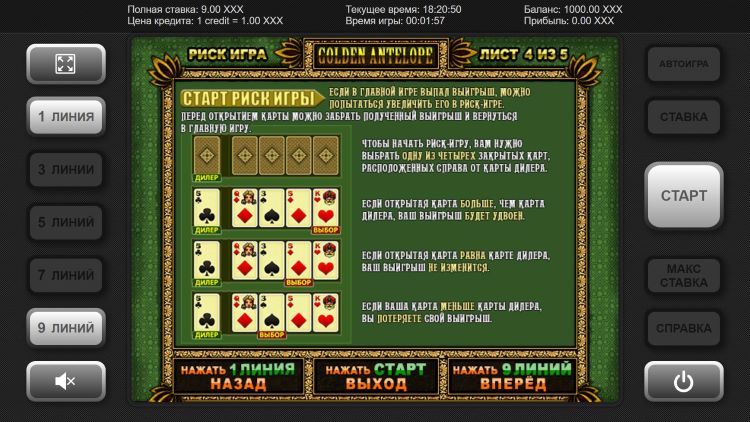Enable the Автоигра autoplay button
Viewport: 750px width, 422px height.
click(x=684, y=64)
